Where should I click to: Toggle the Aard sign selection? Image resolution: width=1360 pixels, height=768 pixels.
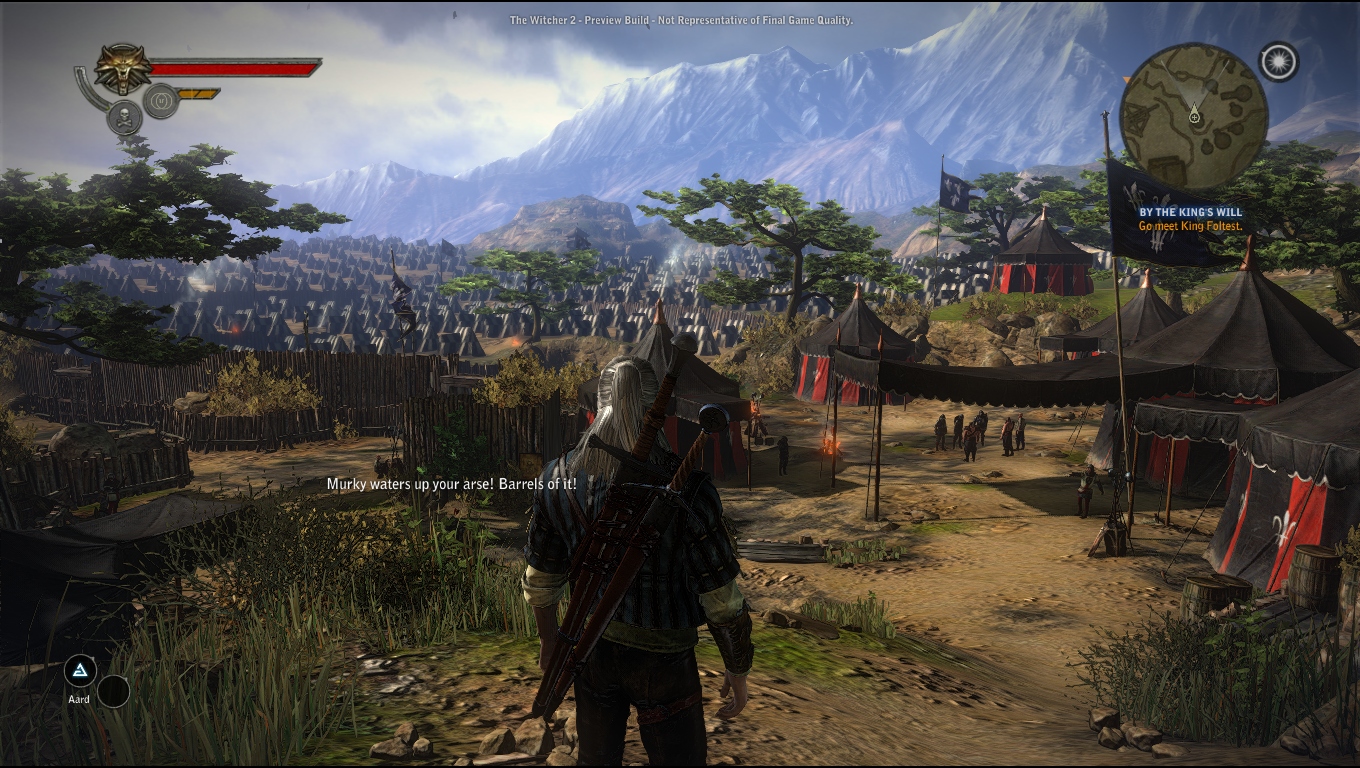(78, 670)
